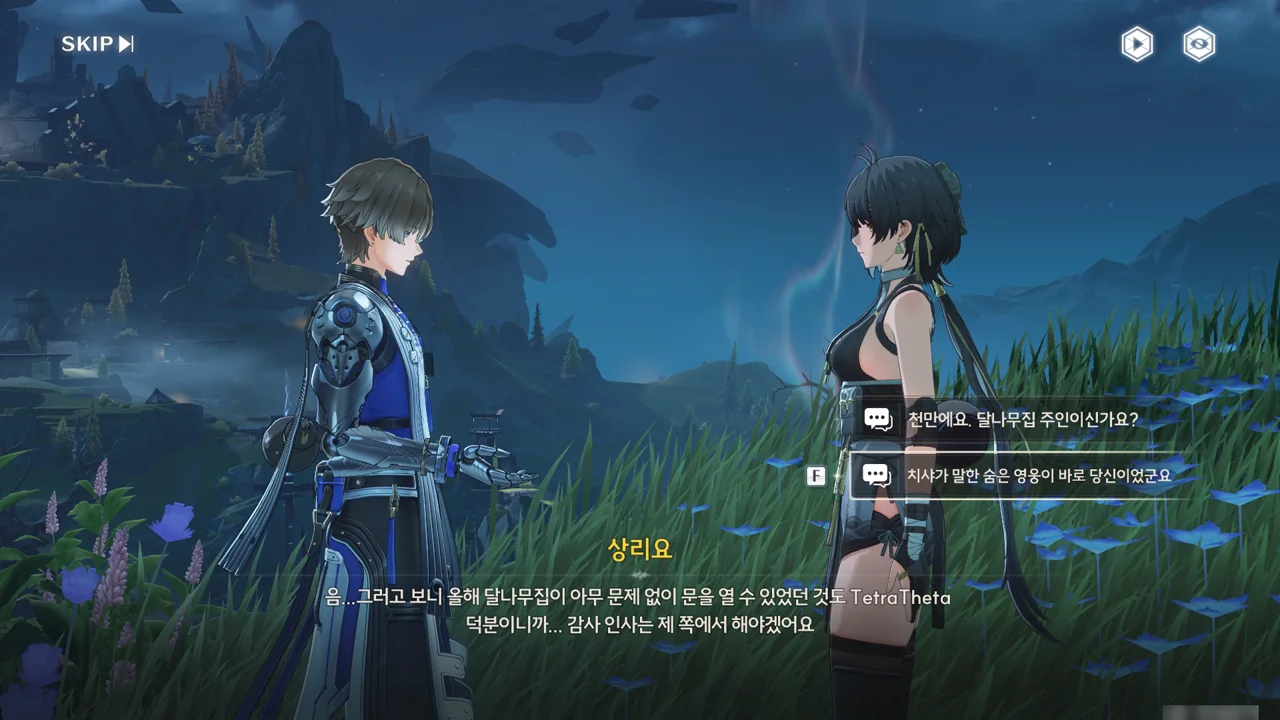This screenshot has height=720, width=1280.
Task: Hide the dialogue interface with eye icon
Action: pyautogui.click(x=1199, y=44)
